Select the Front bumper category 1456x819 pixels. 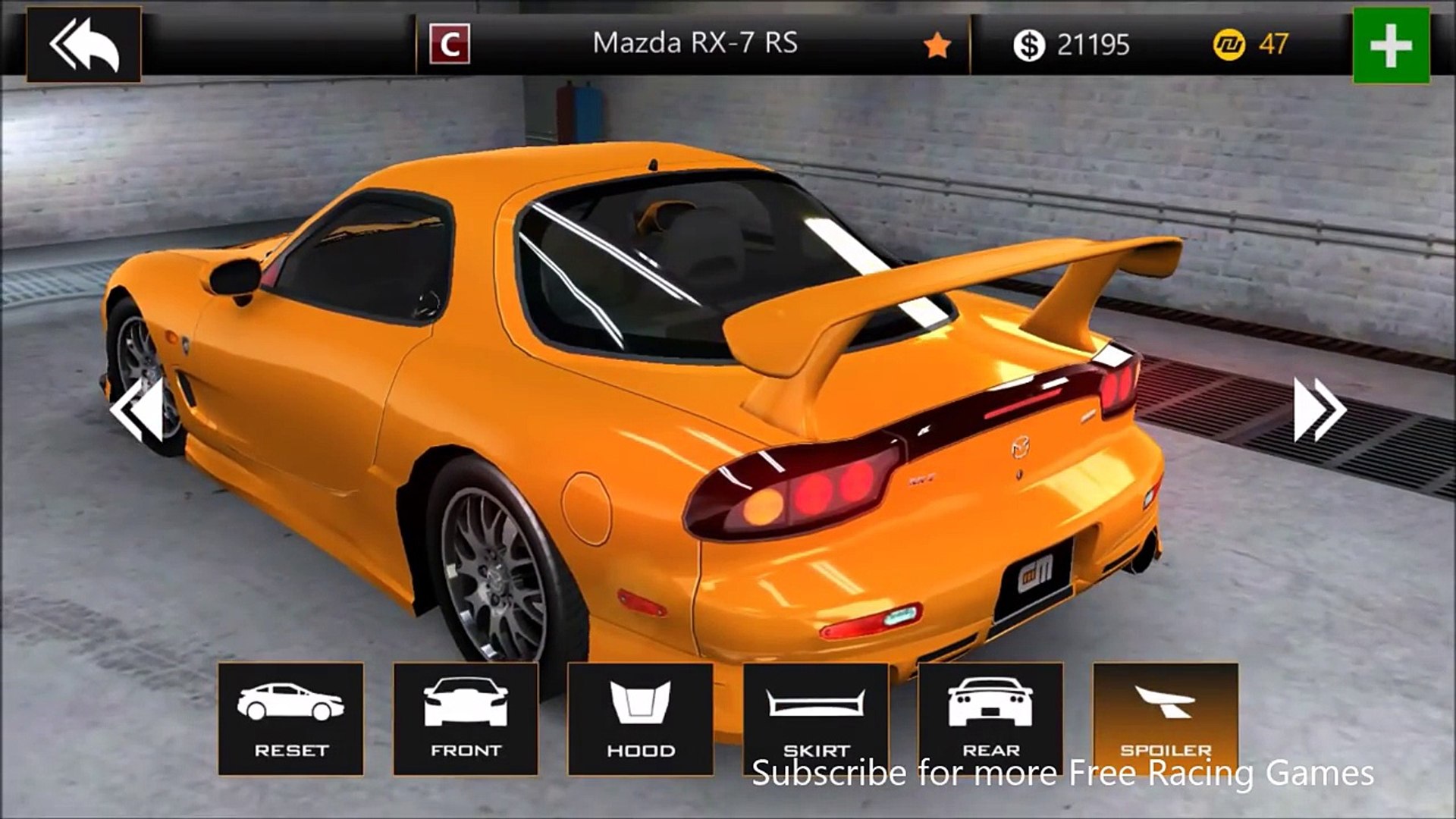pyautogui.click(x=466, y=718)
